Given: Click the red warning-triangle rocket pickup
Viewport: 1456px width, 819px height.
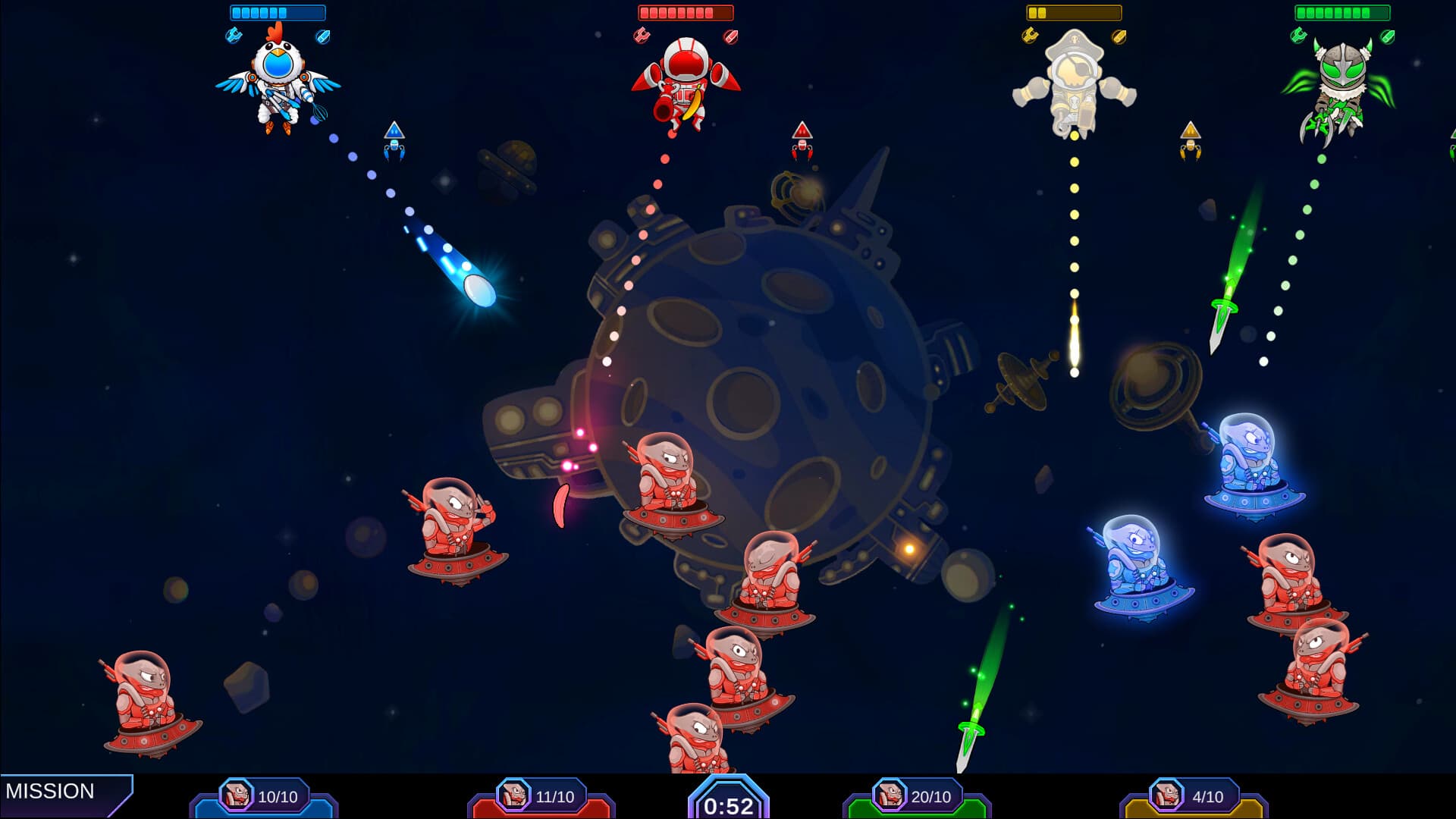Looking at the screenshot, I should point(802,140).
